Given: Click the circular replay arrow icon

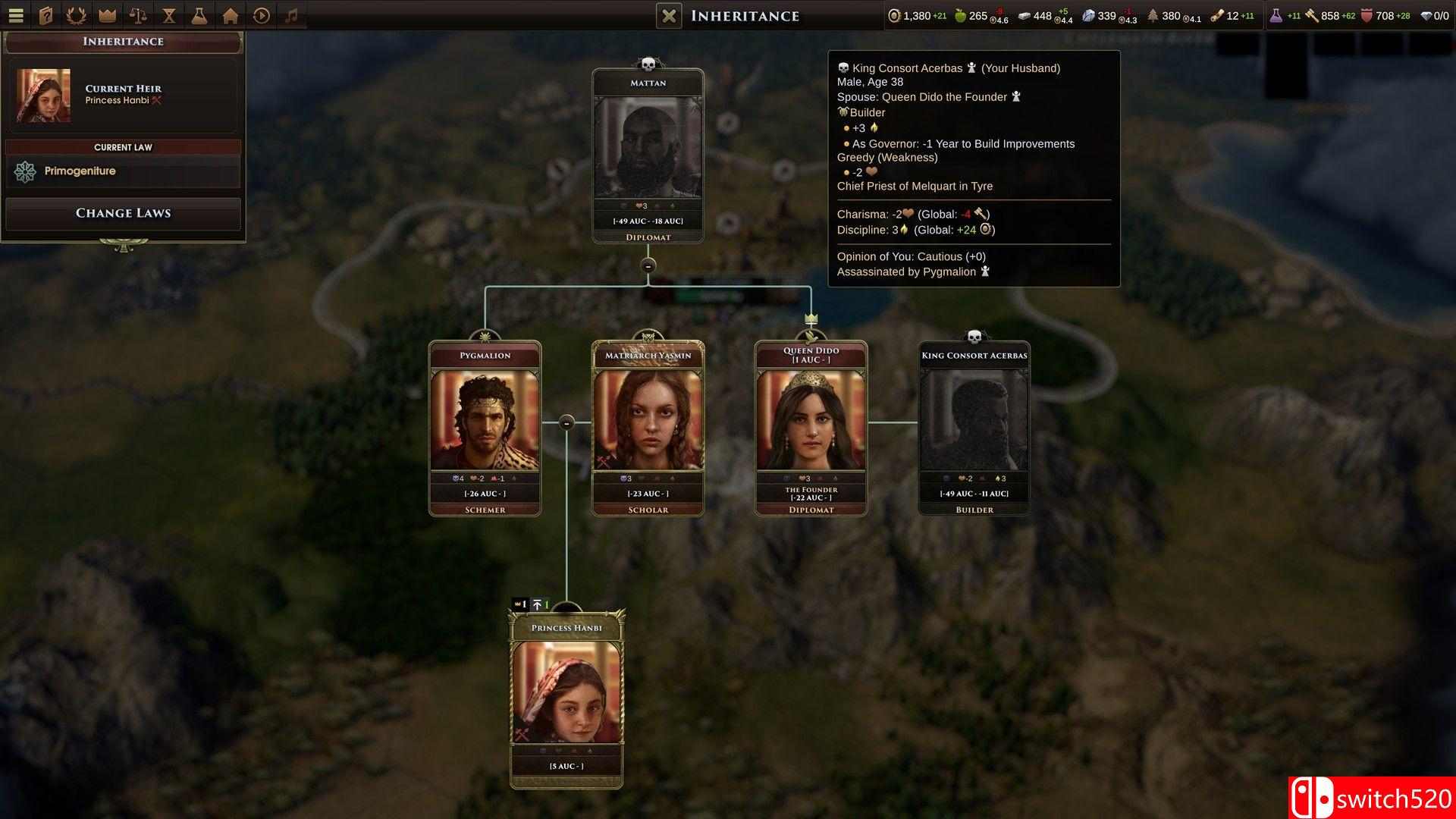Looking at the screenshot, I should 262,15.
